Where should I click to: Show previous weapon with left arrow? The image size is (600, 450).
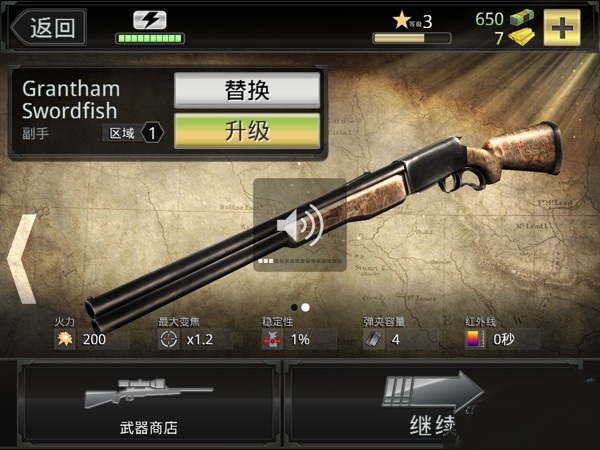(x=21, y=258)
